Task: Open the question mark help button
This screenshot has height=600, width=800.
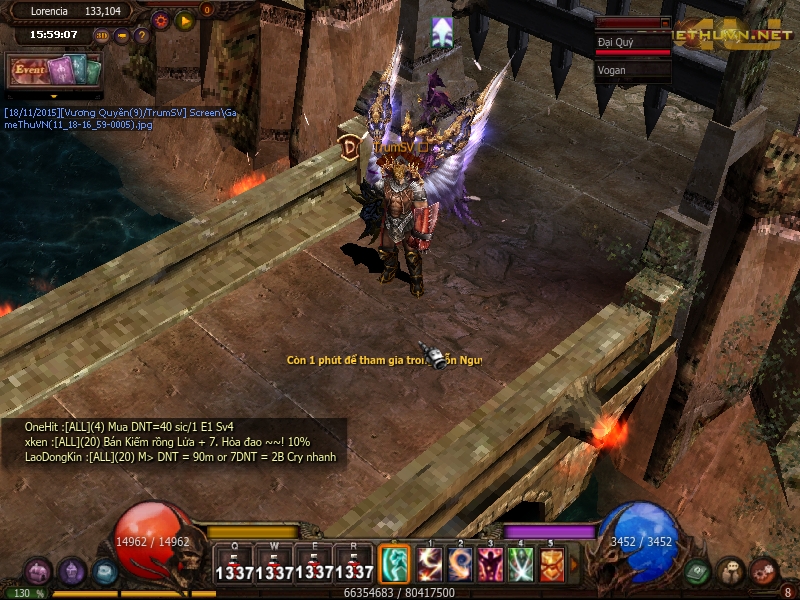Action: [141, 35]
